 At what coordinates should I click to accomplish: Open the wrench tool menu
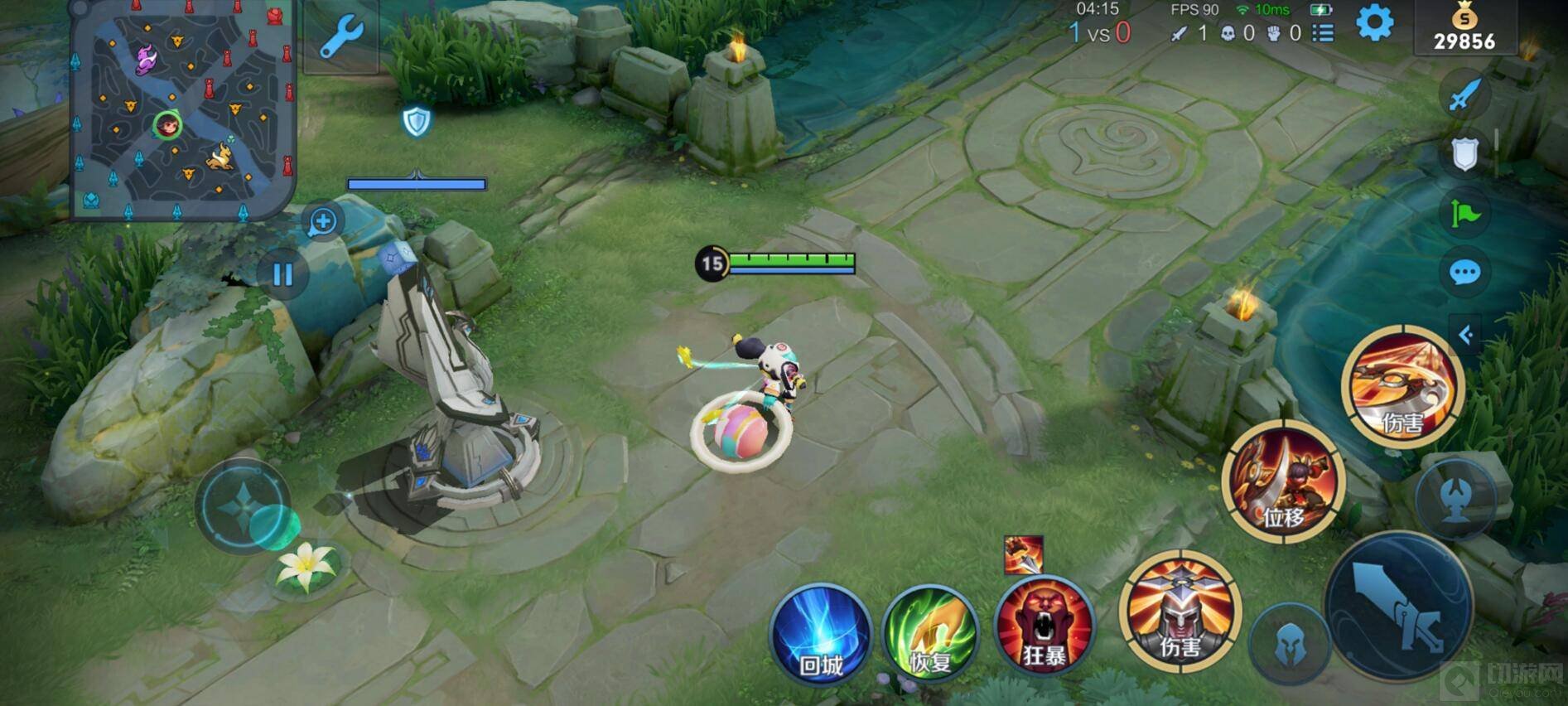pos(340,37)
